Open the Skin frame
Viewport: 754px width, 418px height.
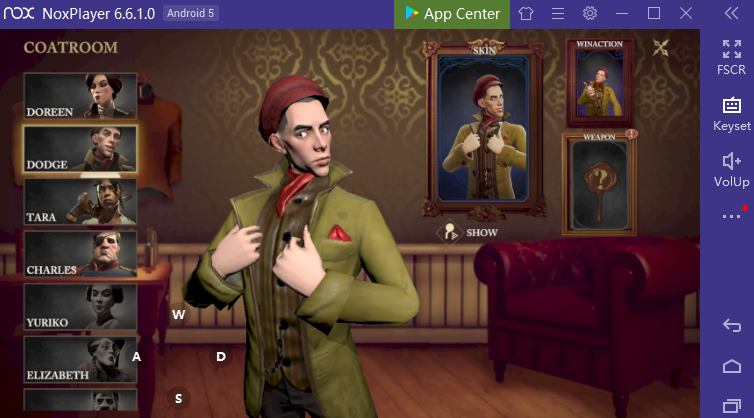point(484,128)
